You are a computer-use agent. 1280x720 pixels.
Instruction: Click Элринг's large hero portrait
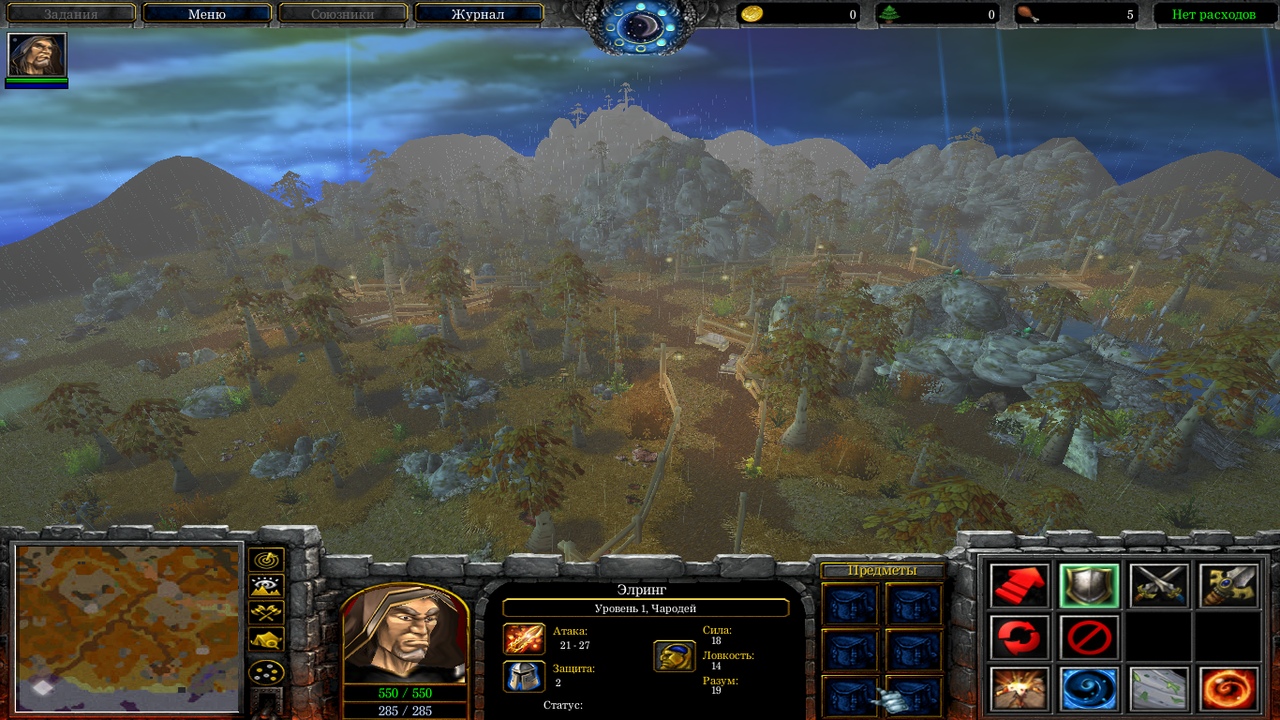click(x=405, y=635)
